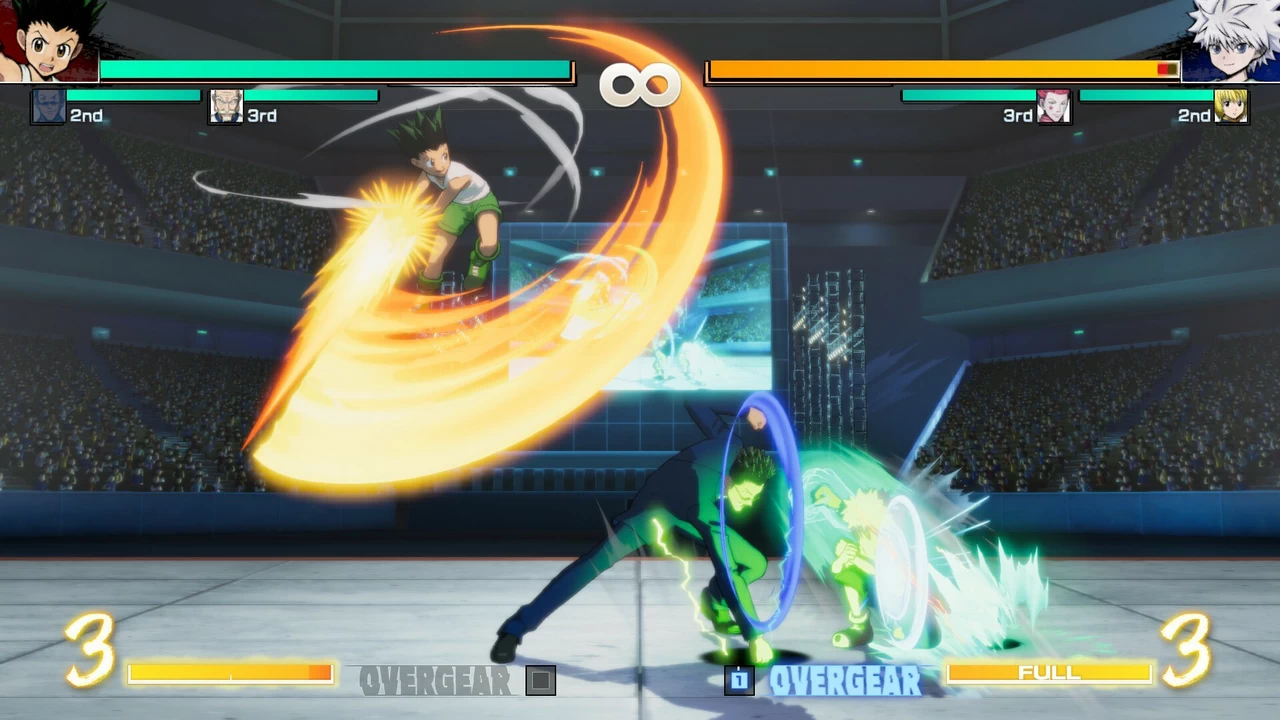Image resolution: width=1280 pixels, height=720 pixels.
Task: Click the 2nd rank label under Gon's bar
Action: coord(87,116)
